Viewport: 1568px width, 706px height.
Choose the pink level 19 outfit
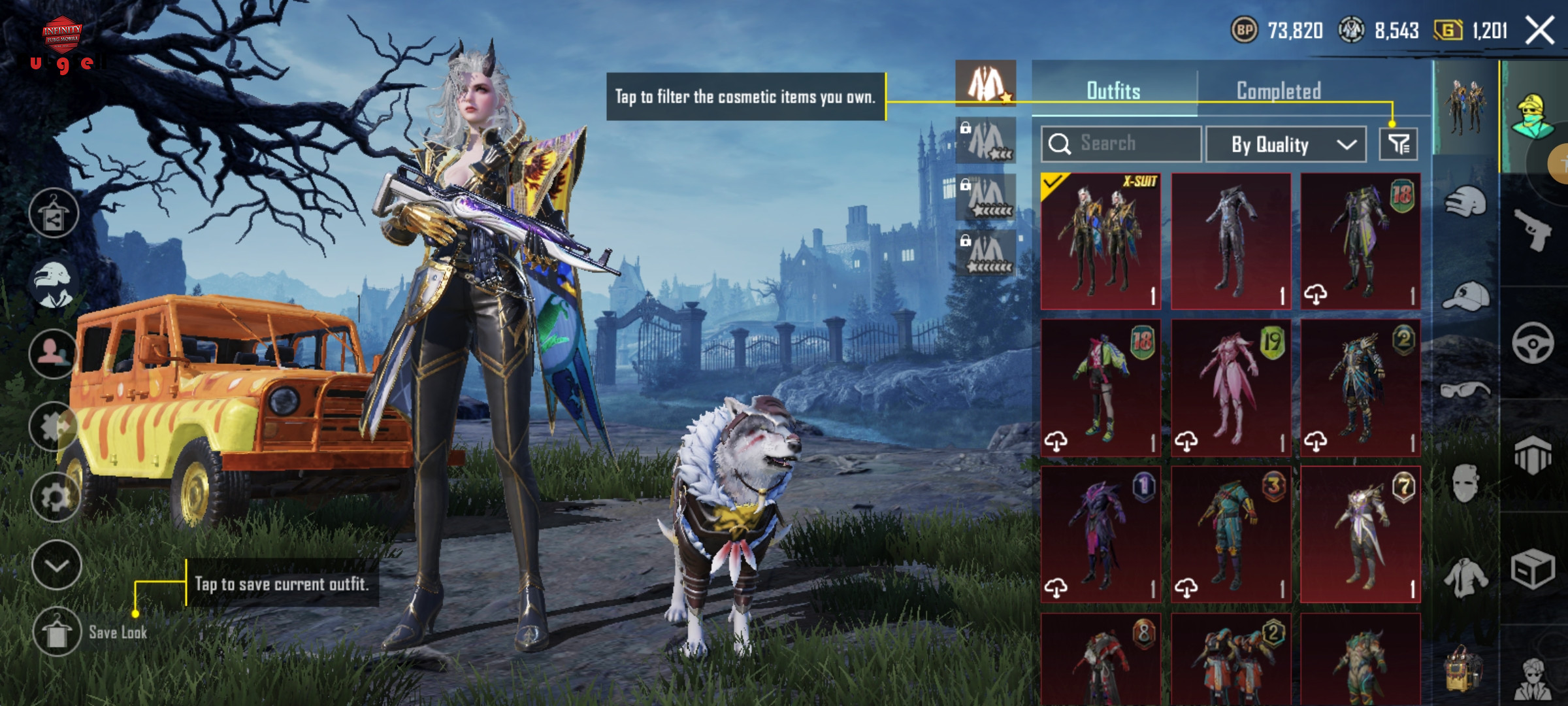click(x=1231, y=388)
